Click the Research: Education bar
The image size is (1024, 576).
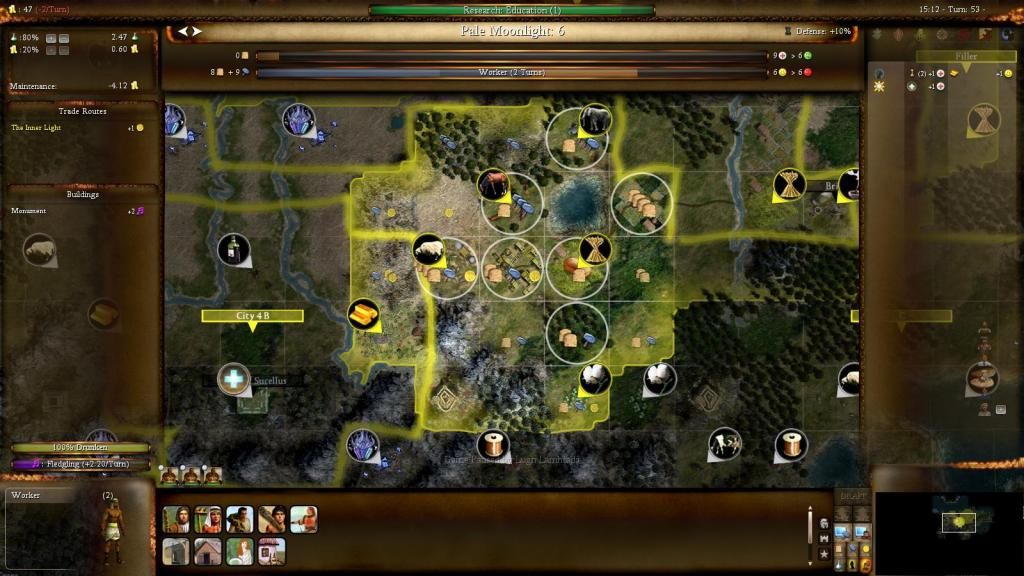click(x=511, y=10)
